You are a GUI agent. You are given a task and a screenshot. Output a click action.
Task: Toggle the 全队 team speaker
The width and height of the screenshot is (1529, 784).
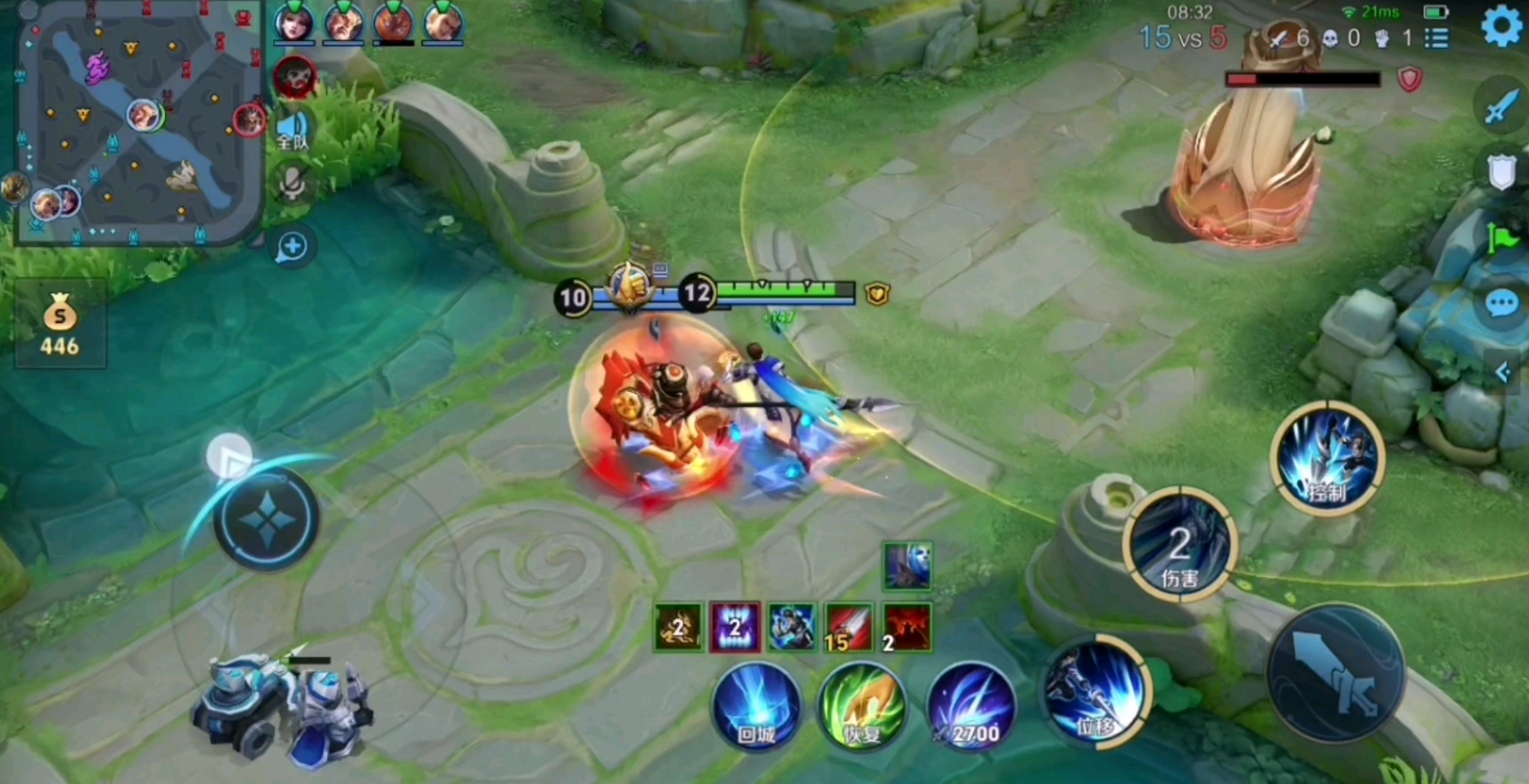point(293,131)
